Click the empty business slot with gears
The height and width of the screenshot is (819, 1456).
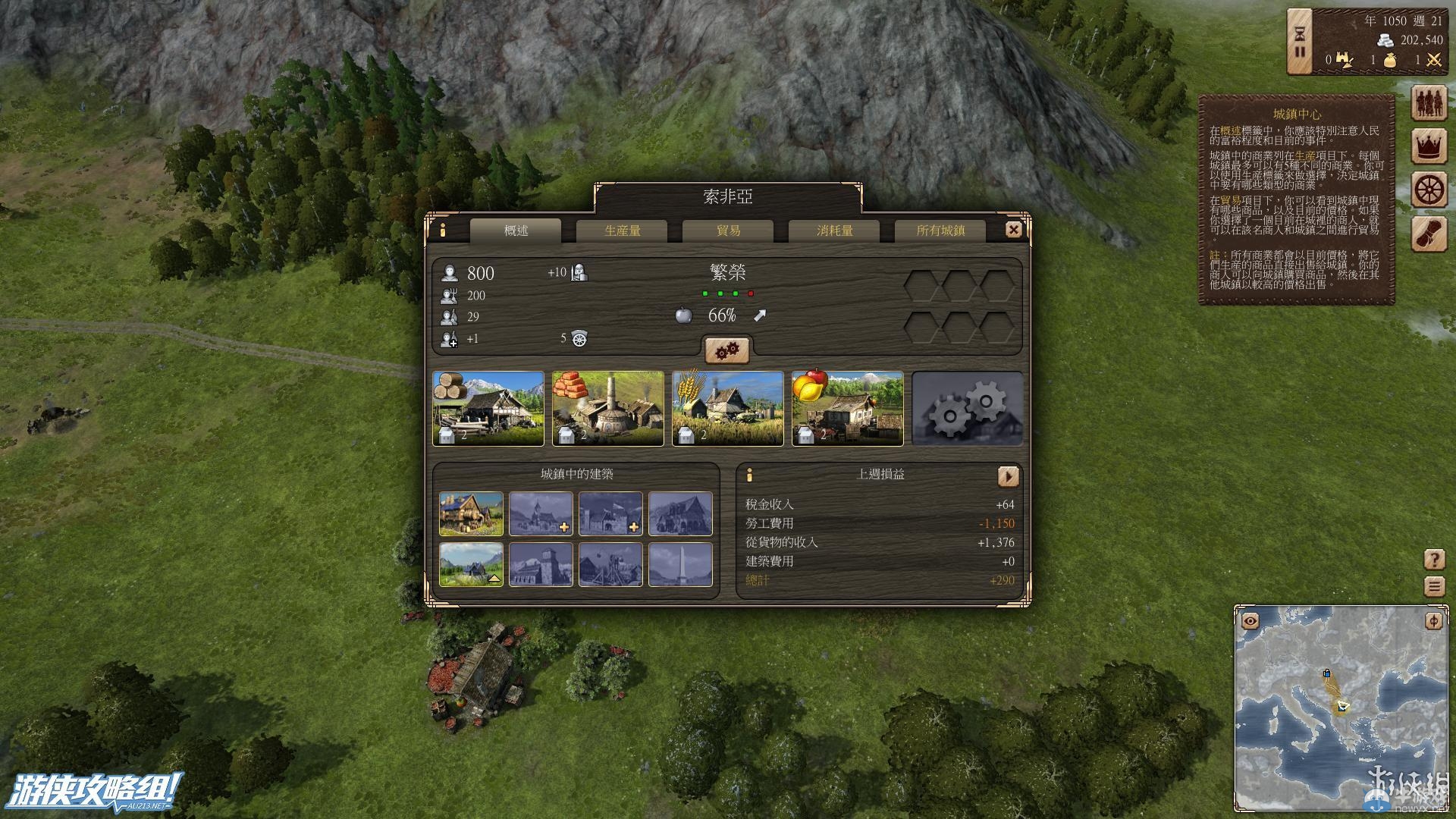968,408
